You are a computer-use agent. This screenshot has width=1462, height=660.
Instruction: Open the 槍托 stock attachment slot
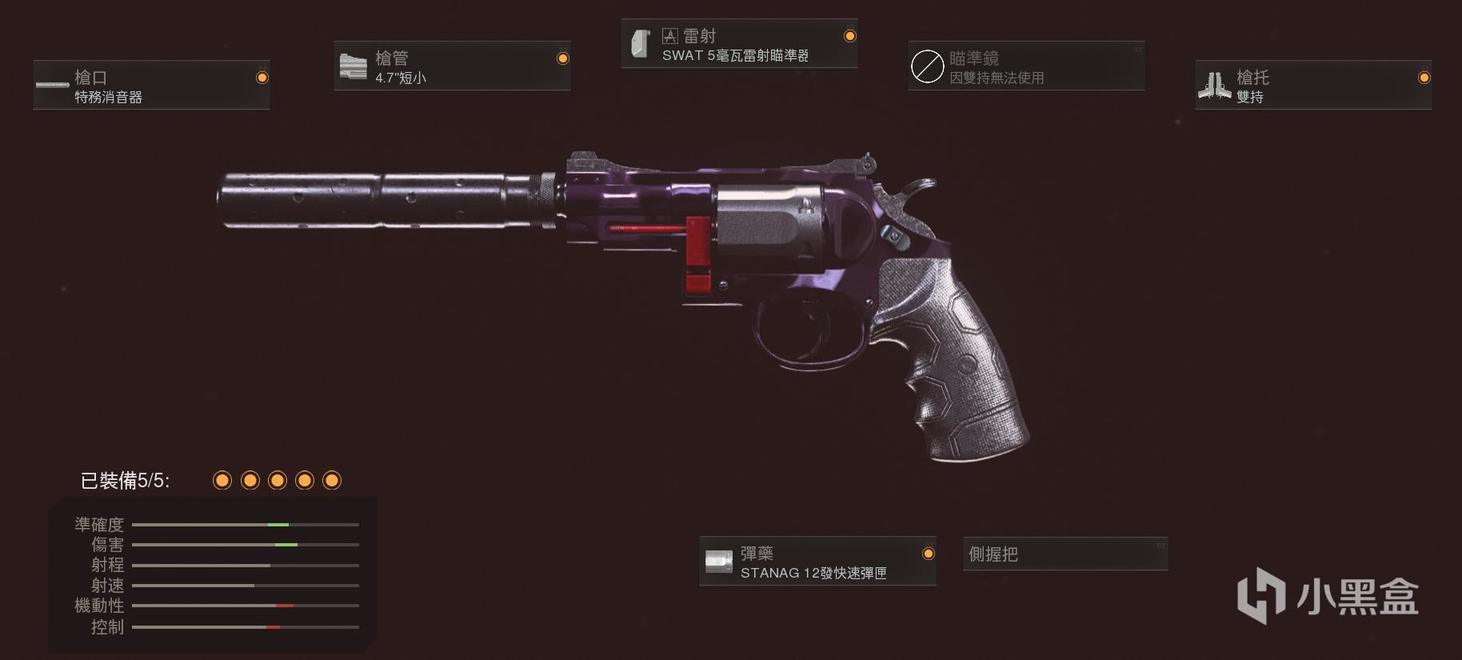(1313, 85)
